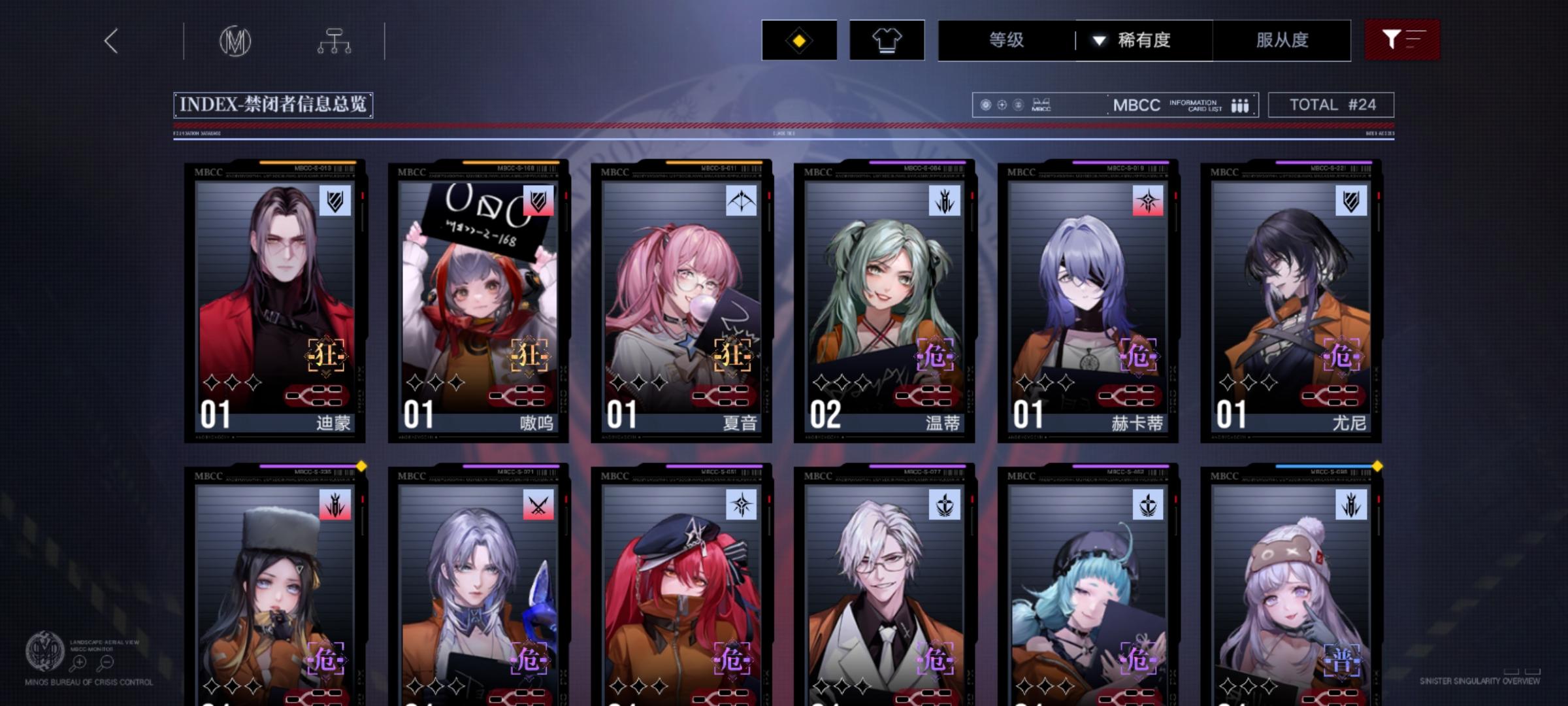
Task: Toggle the yellow diamond display mode button
Action: [x=798, y=40]
